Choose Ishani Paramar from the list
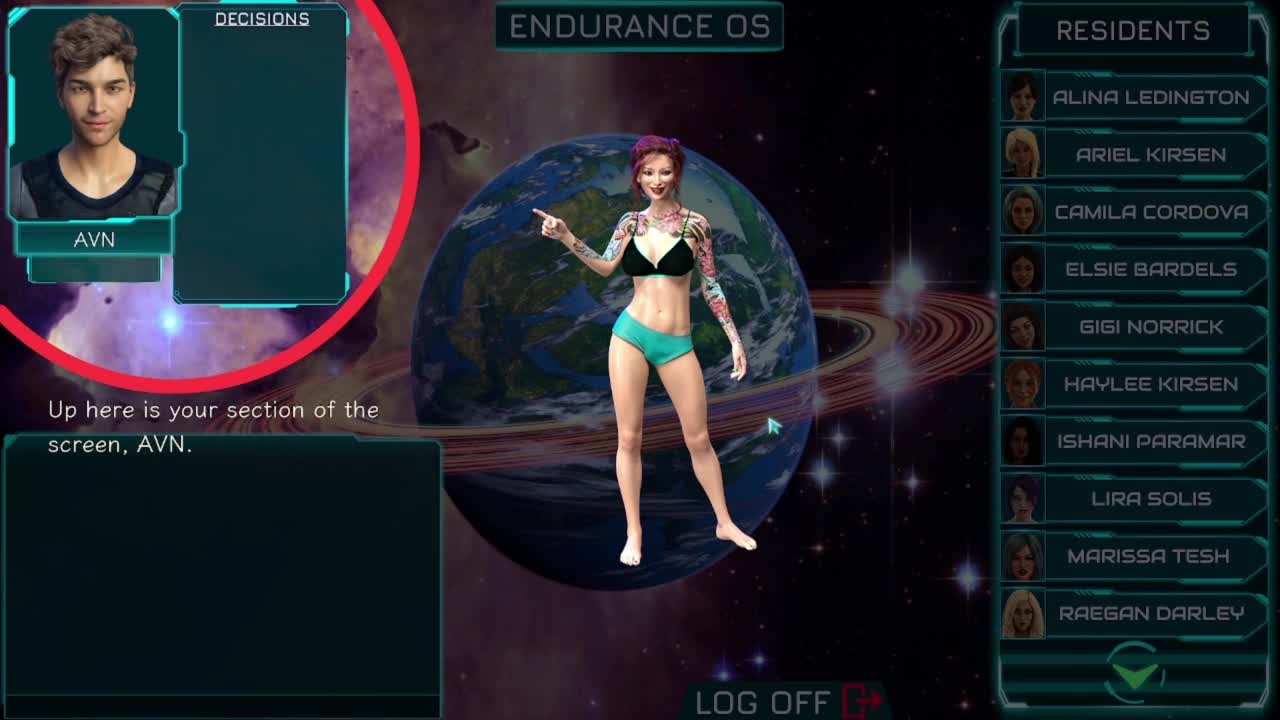 [1150, 442]
